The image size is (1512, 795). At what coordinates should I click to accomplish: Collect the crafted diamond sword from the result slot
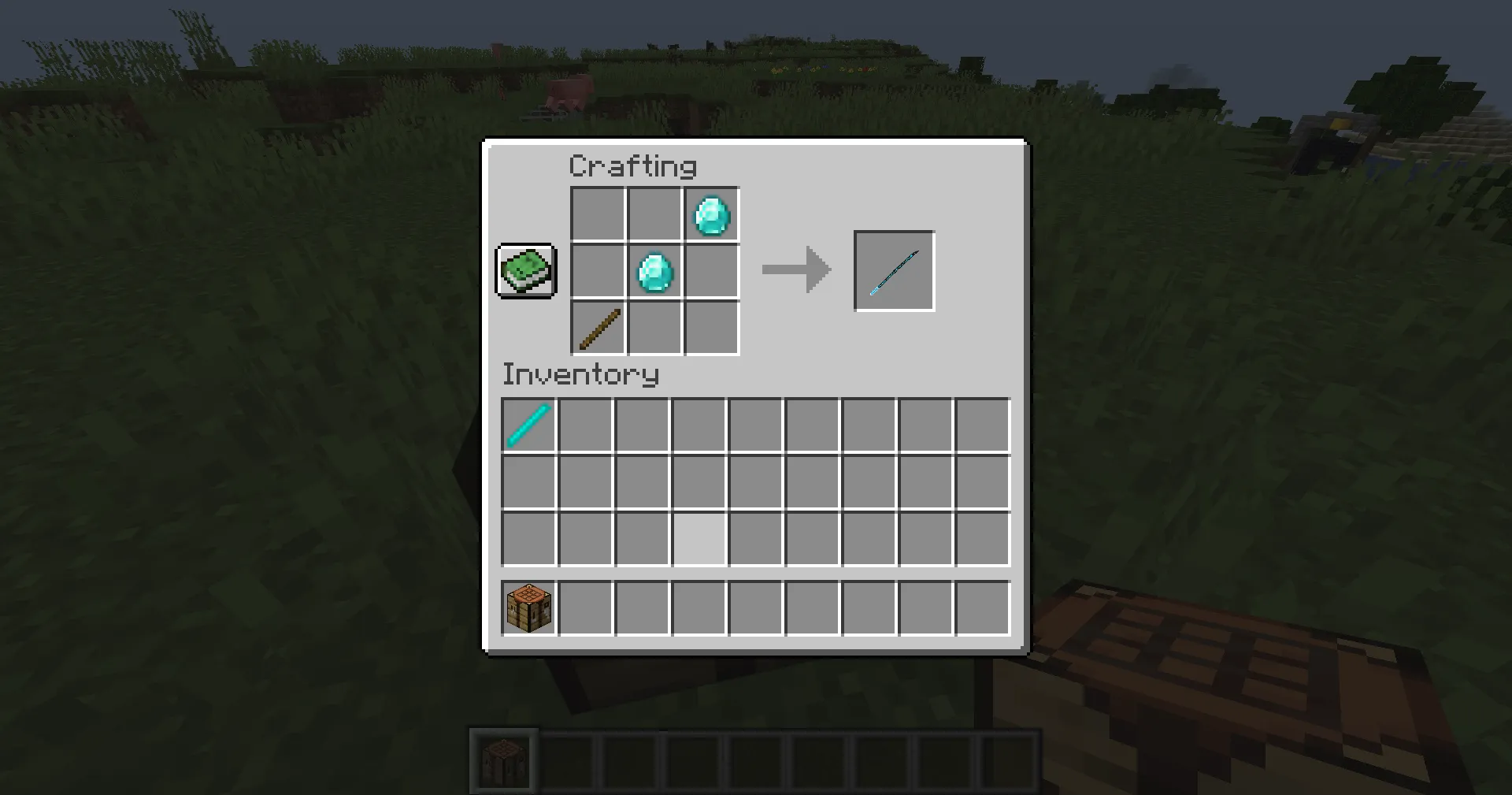[894, 270]
